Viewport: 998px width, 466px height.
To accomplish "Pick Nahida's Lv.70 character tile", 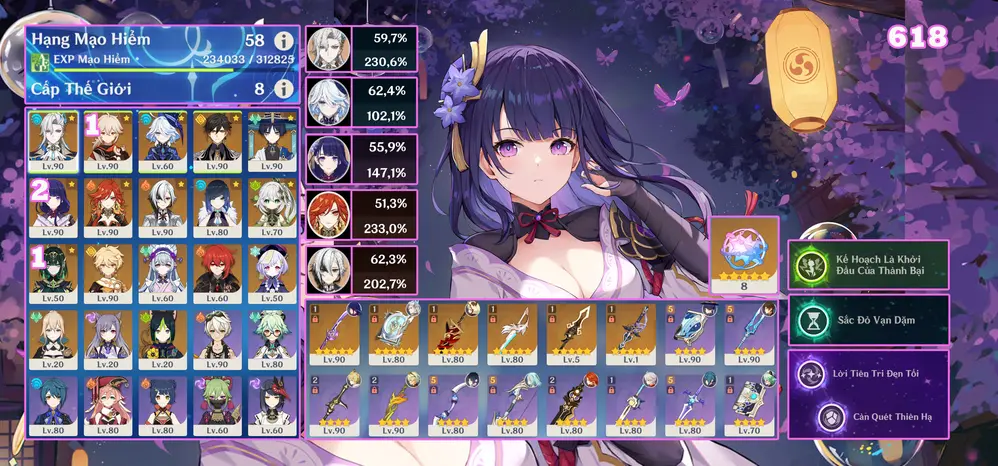I will (270, 206).
